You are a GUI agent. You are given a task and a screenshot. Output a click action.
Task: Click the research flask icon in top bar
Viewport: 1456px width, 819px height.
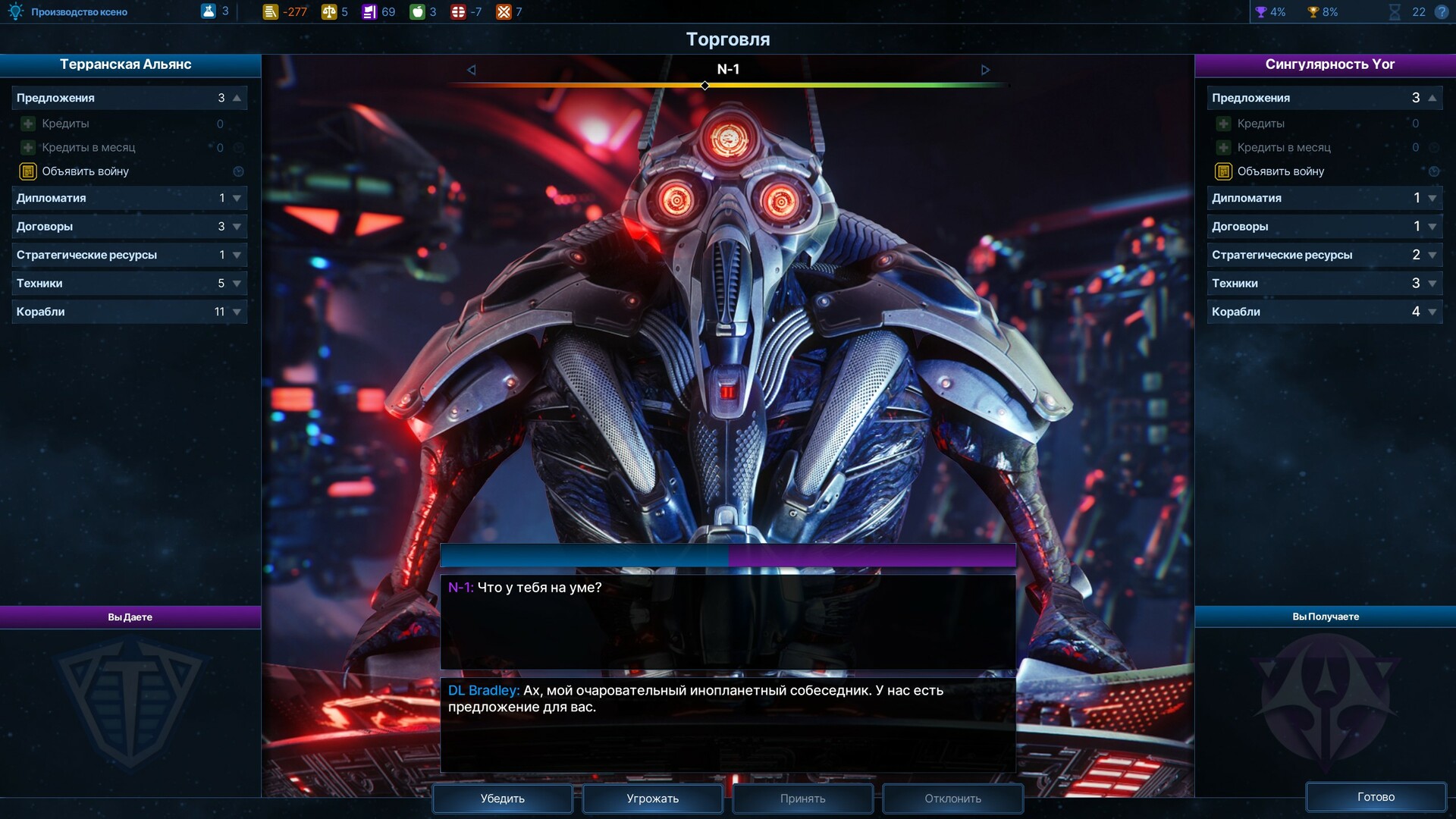click(209, 11)
